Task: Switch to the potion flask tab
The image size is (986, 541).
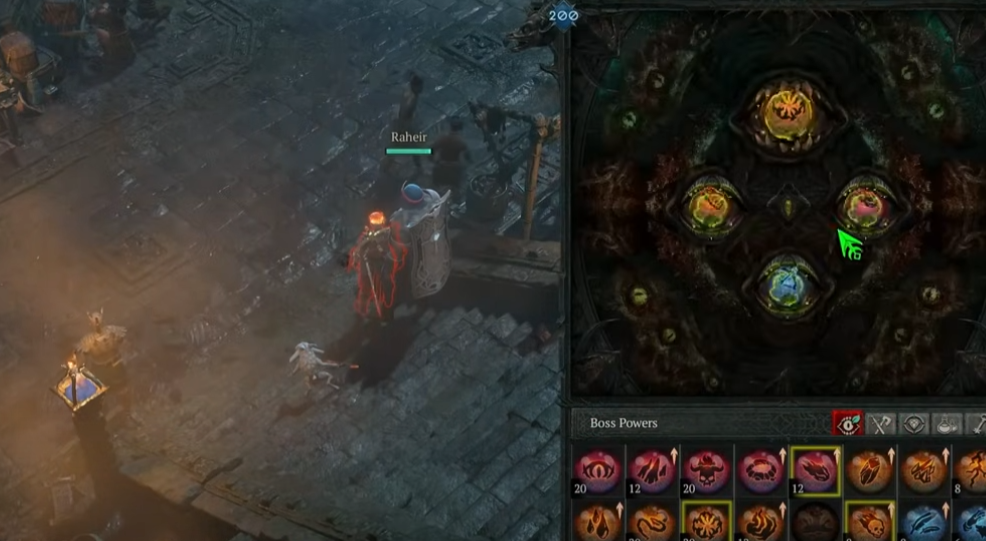Action: [948, 424]
